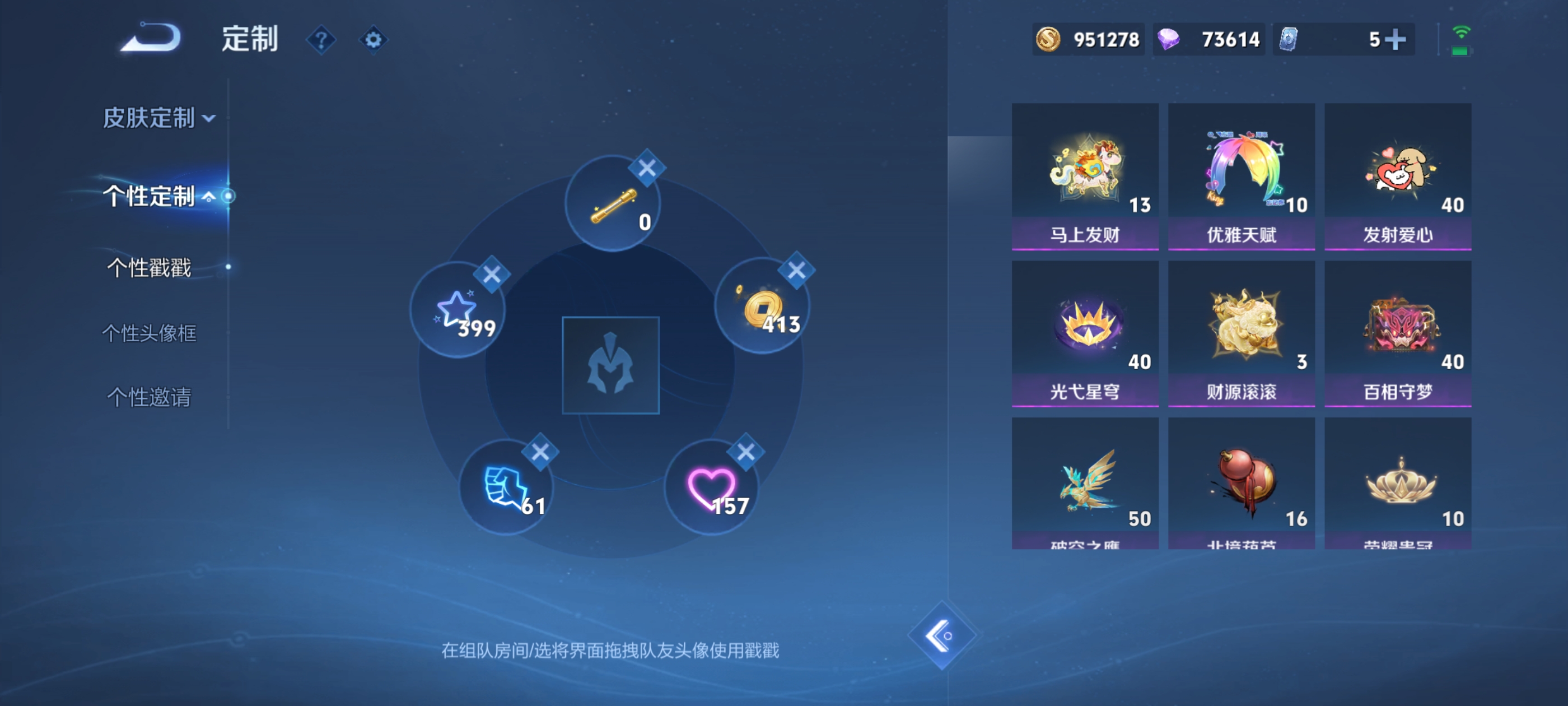This screenshot has width=1568, height=706.
Task: Remove the heart sticker with its X
Action: point(747,452)
